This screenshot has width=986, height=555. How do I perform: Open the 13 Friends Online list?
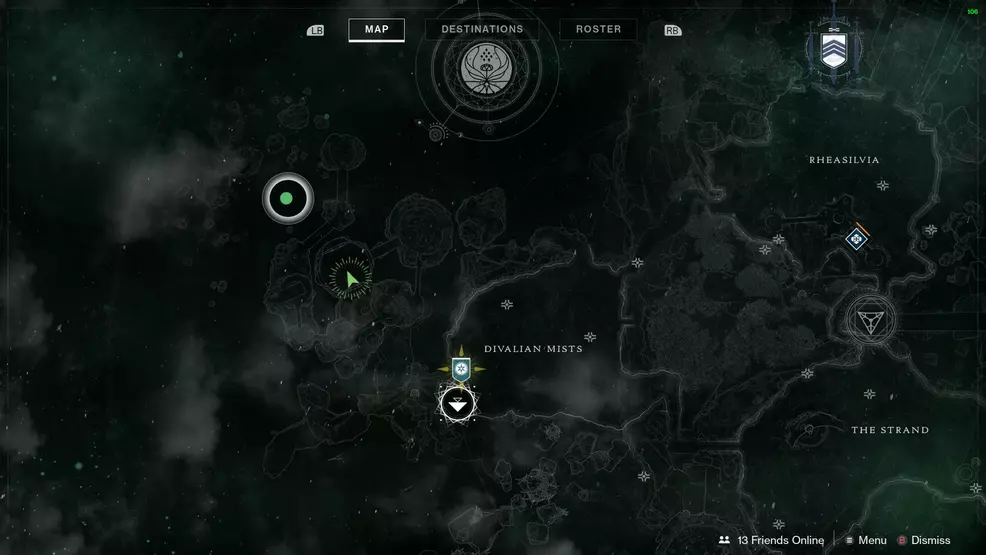pyautogui.click(x=771, y=540)
